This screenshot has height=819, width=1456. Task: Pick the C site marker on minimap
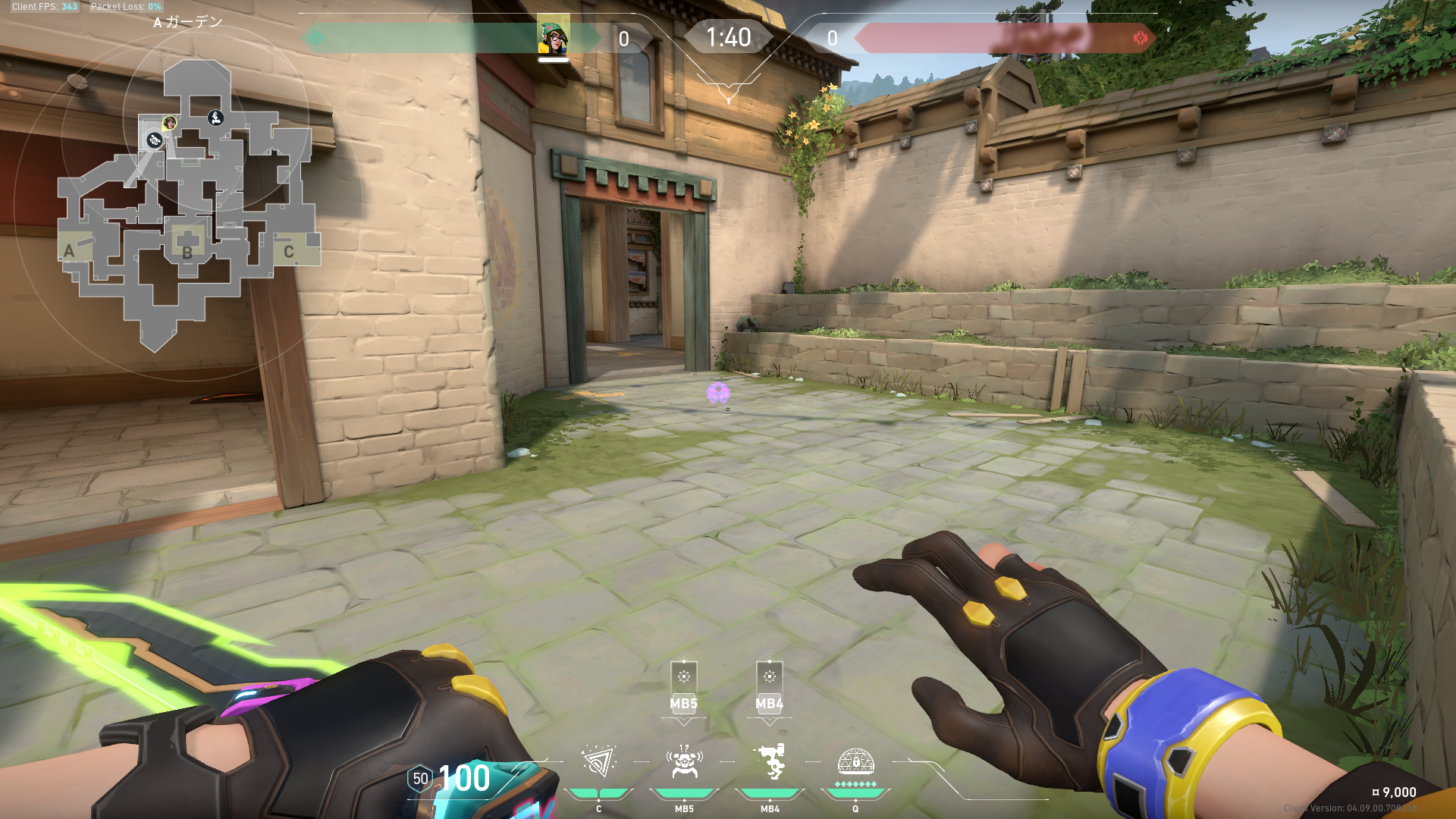point(289,252)
